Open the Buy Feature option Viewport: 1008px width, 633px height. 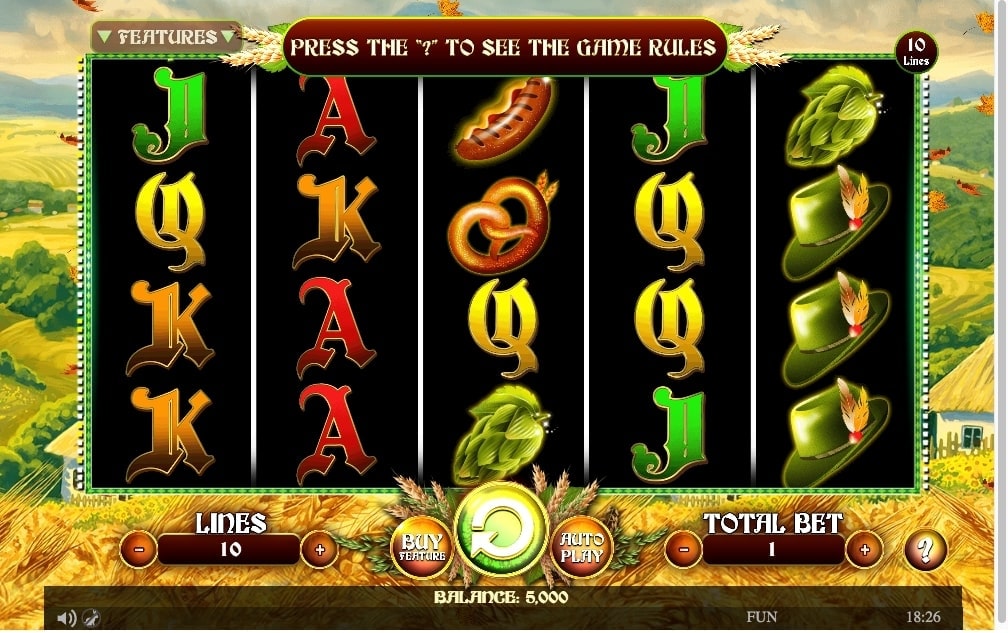pyautogui.click(x=420, y=547)
